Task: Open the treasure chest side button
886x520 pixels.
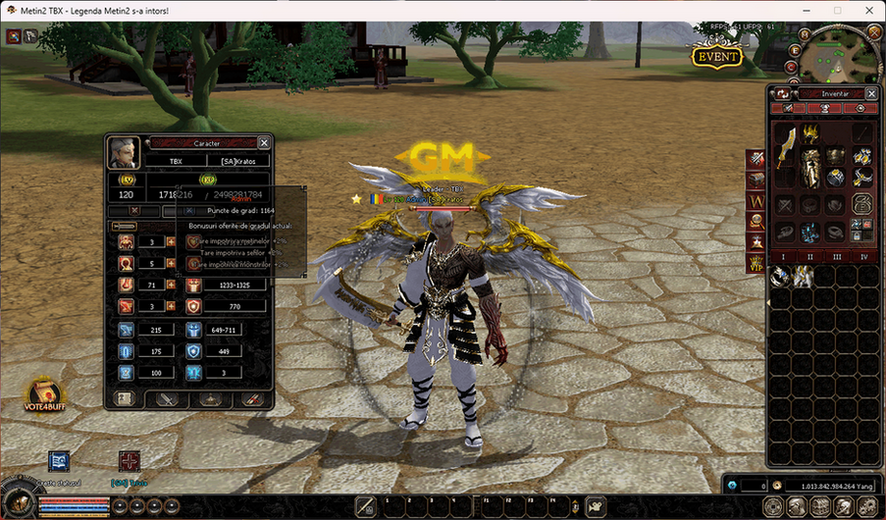Action: point(755,180)
